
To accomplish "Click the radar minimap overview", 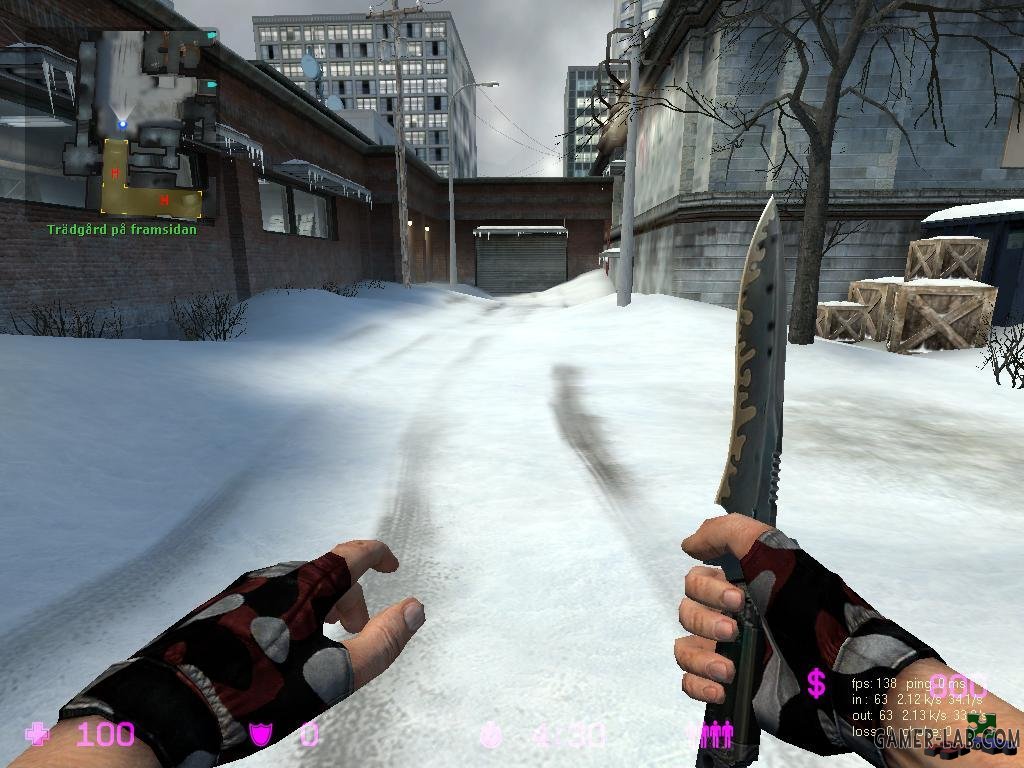I will coord(140,123).
